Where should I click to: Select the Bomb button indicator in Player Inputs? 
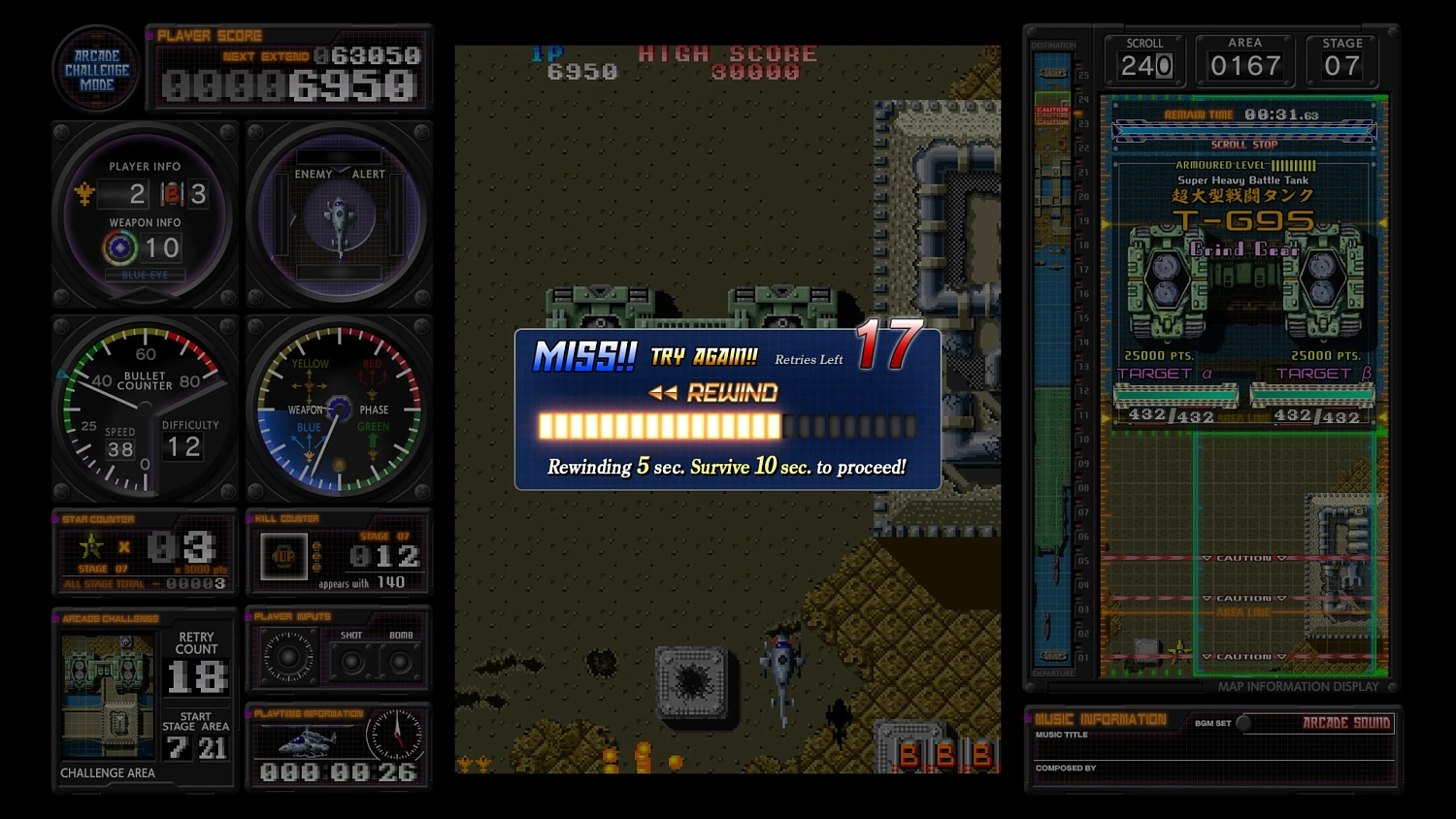(x=402, y=662)
